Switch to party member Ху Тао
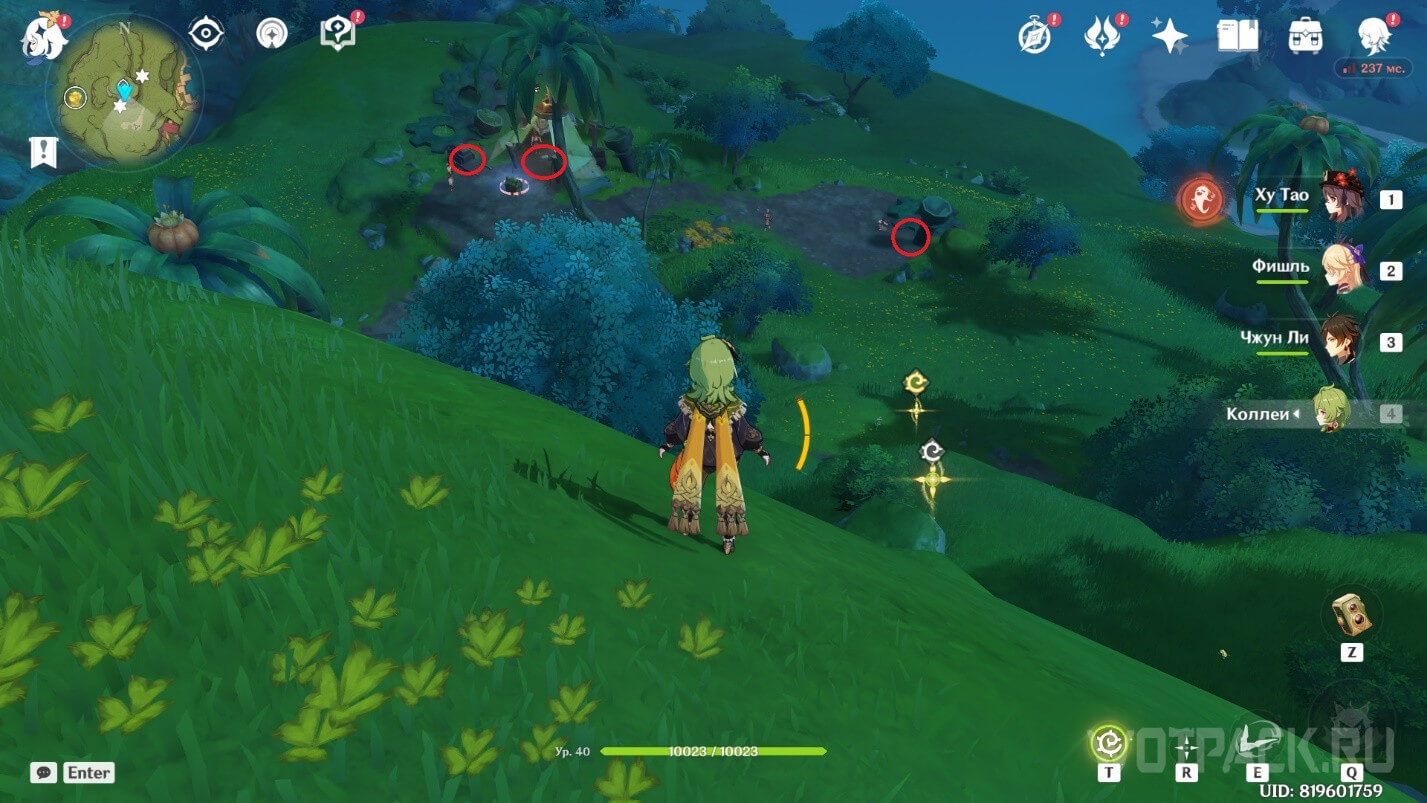This screenshot has width=1427, height=803. pyautogui.click(x=1340, y=197)
